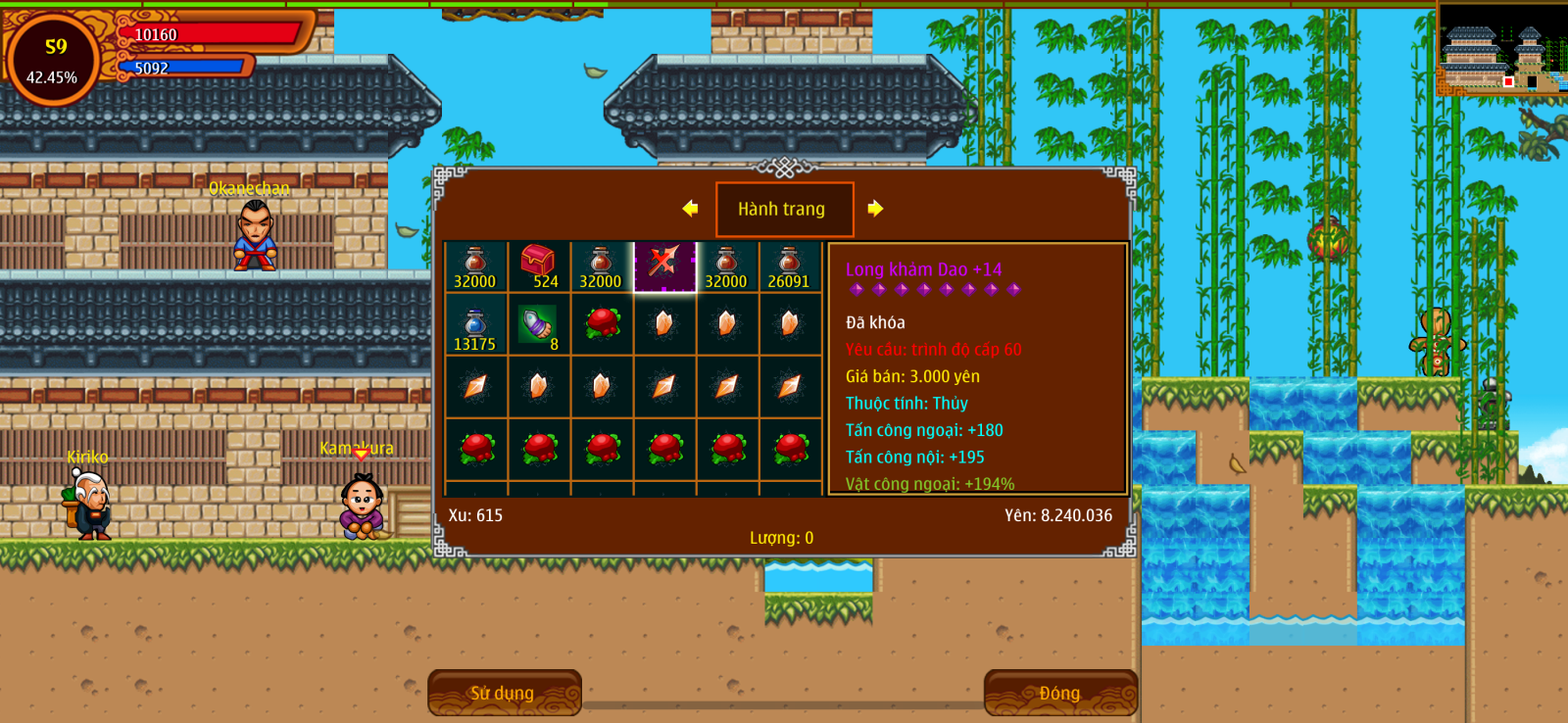1568x723 pixels.
Task: Go to next tab with right arrow
Action: click(x=875, y=209)
